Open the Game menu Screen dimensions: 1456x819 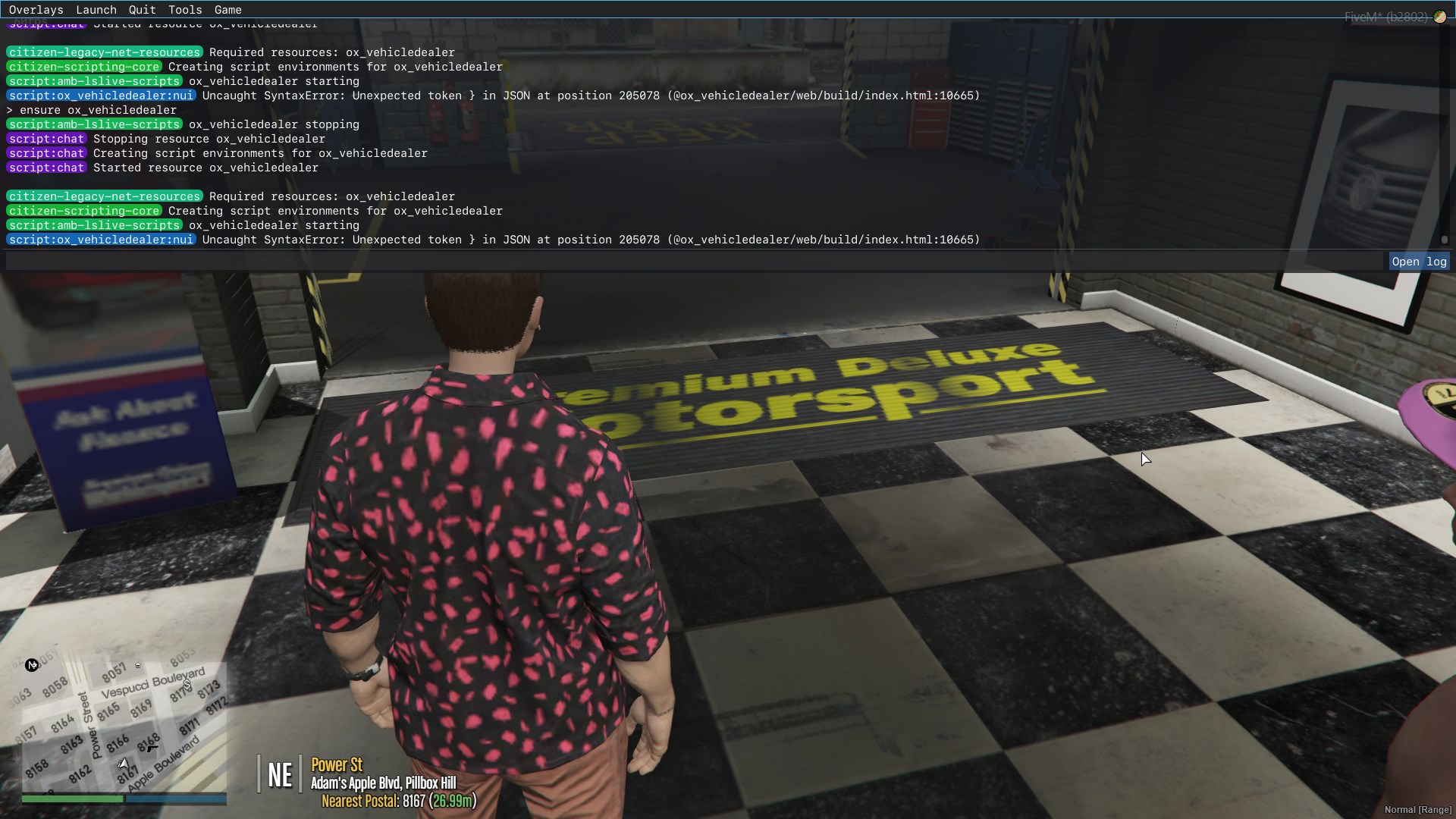(x=228, y=10)
